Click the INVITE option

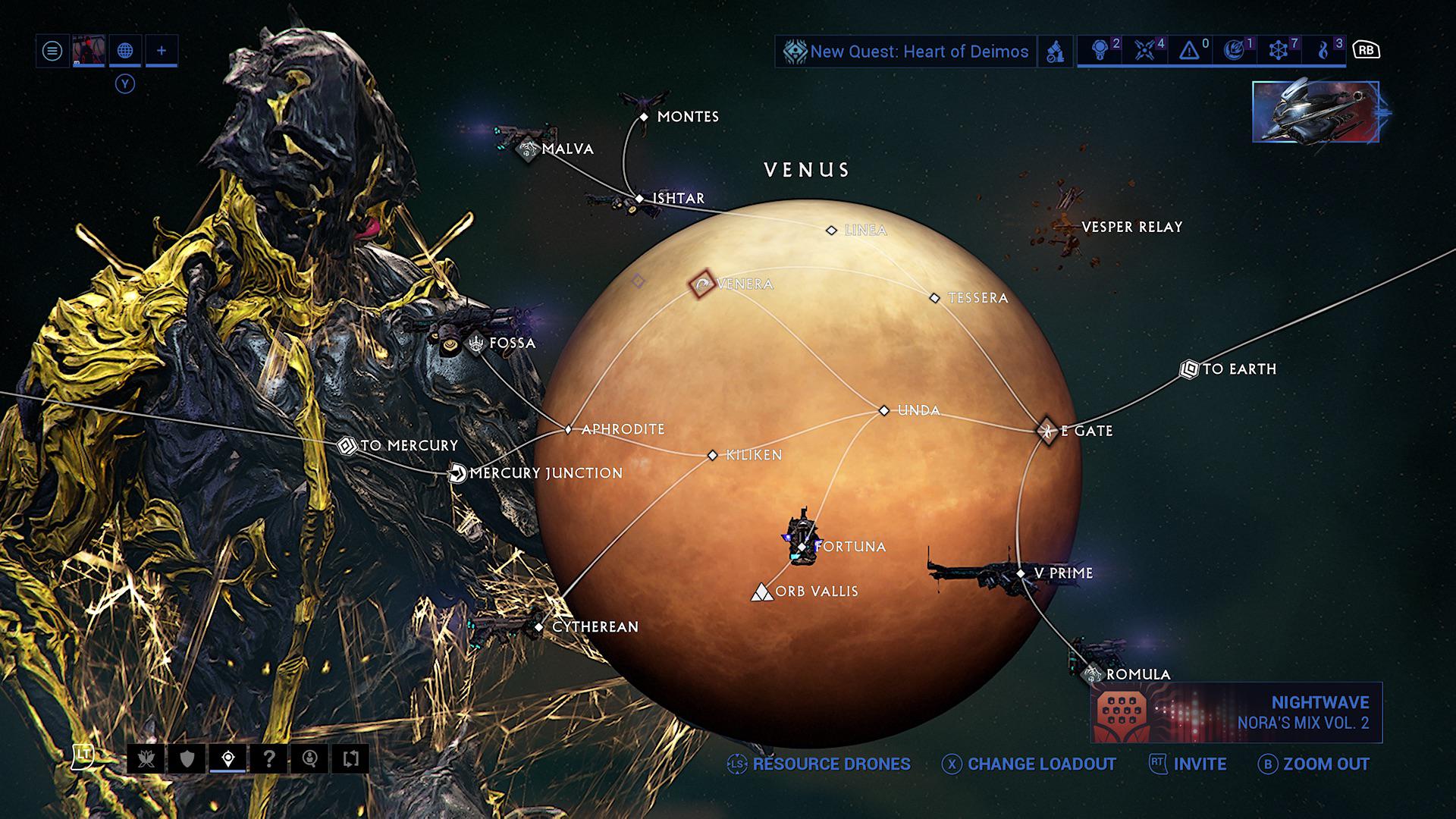(x=1200, y=764)
